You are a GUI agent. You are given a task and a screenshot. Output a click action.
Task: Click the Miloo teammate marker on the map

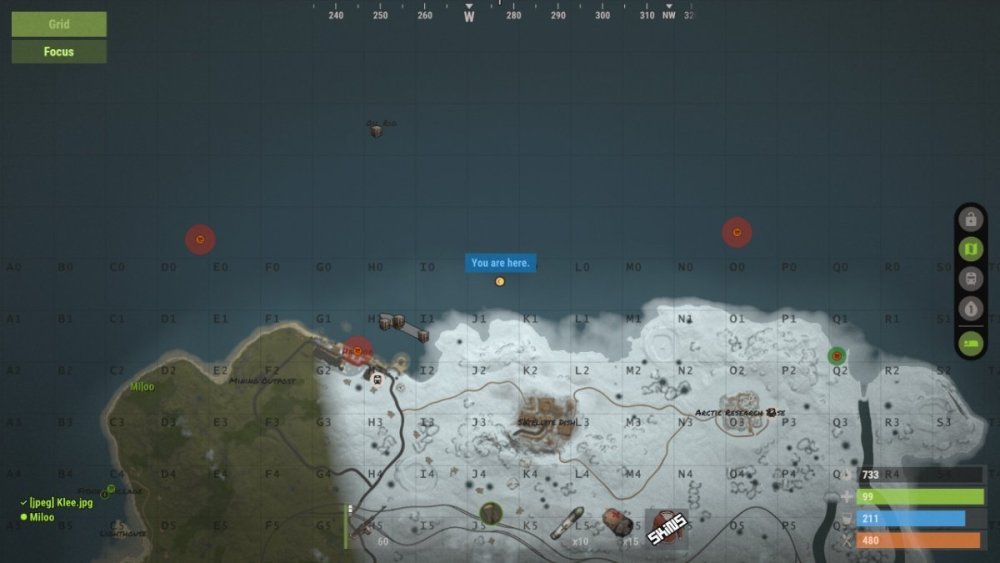pos(142,387)
